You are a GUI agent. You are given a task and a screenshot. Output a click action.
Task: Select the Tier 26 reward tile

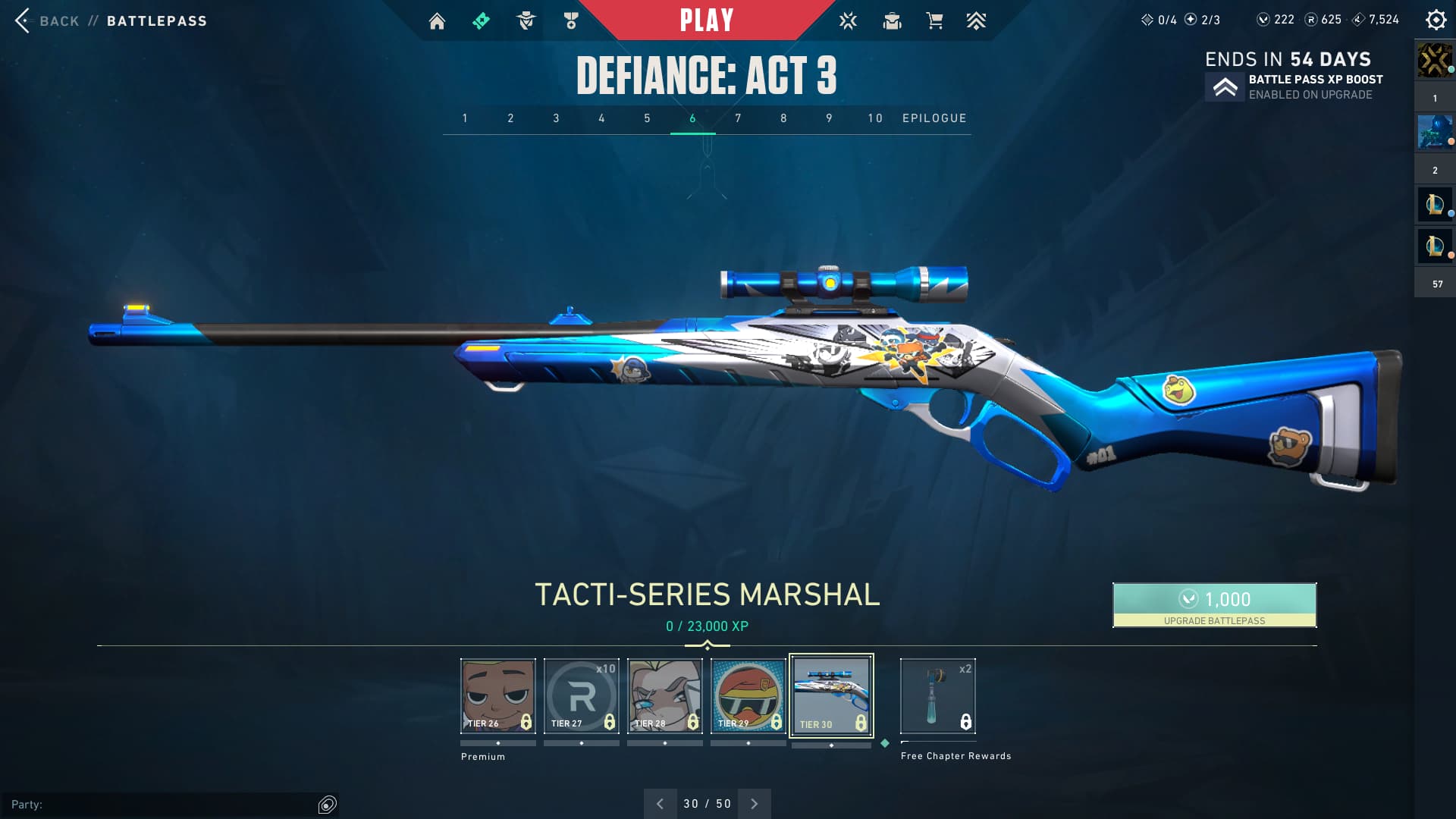click(x=497, y=695)
